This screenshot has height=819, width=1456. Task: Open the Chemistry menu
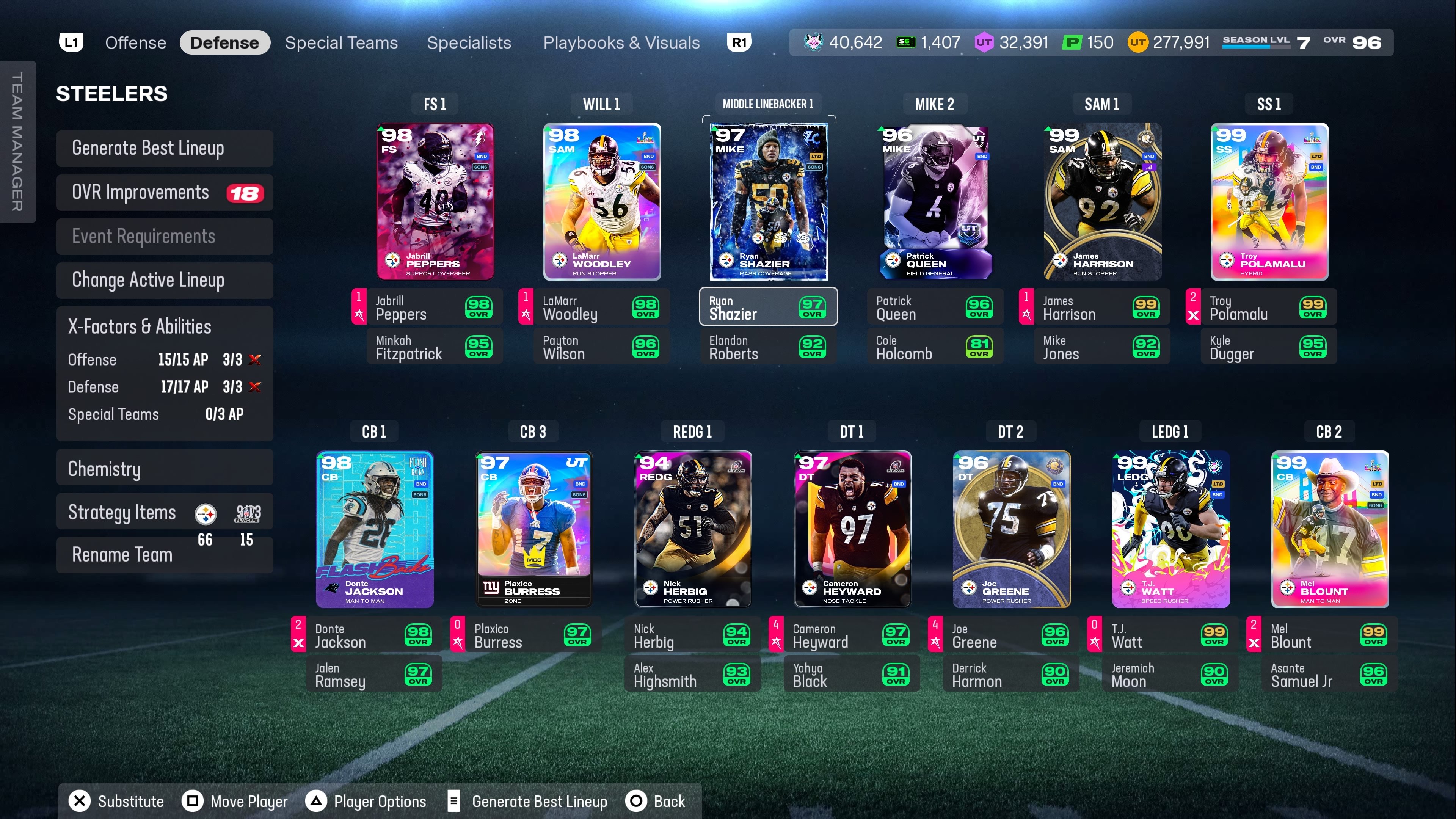(x=165, y=469)
